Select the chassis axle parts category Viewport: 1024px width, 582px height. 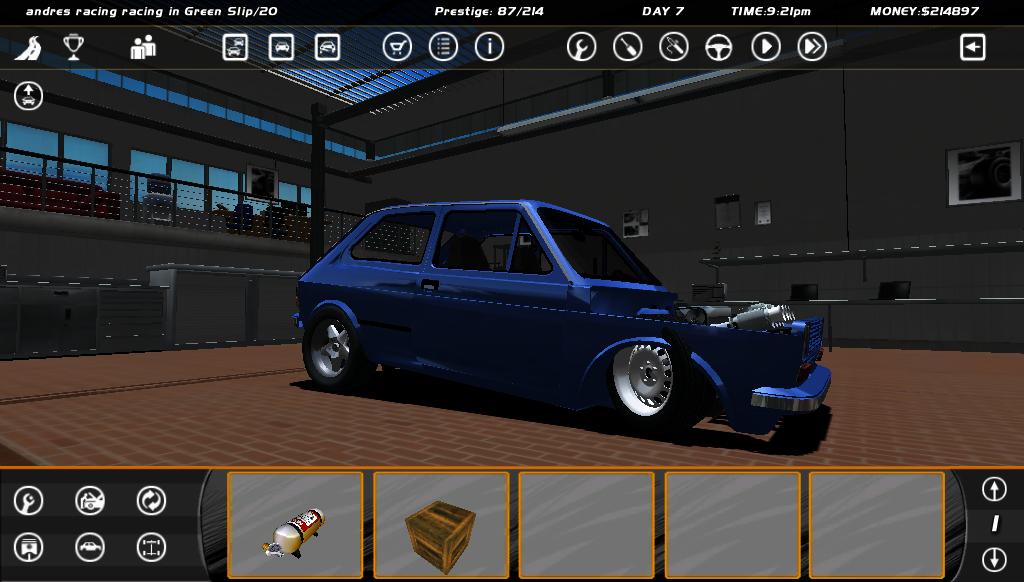[151, 547]
